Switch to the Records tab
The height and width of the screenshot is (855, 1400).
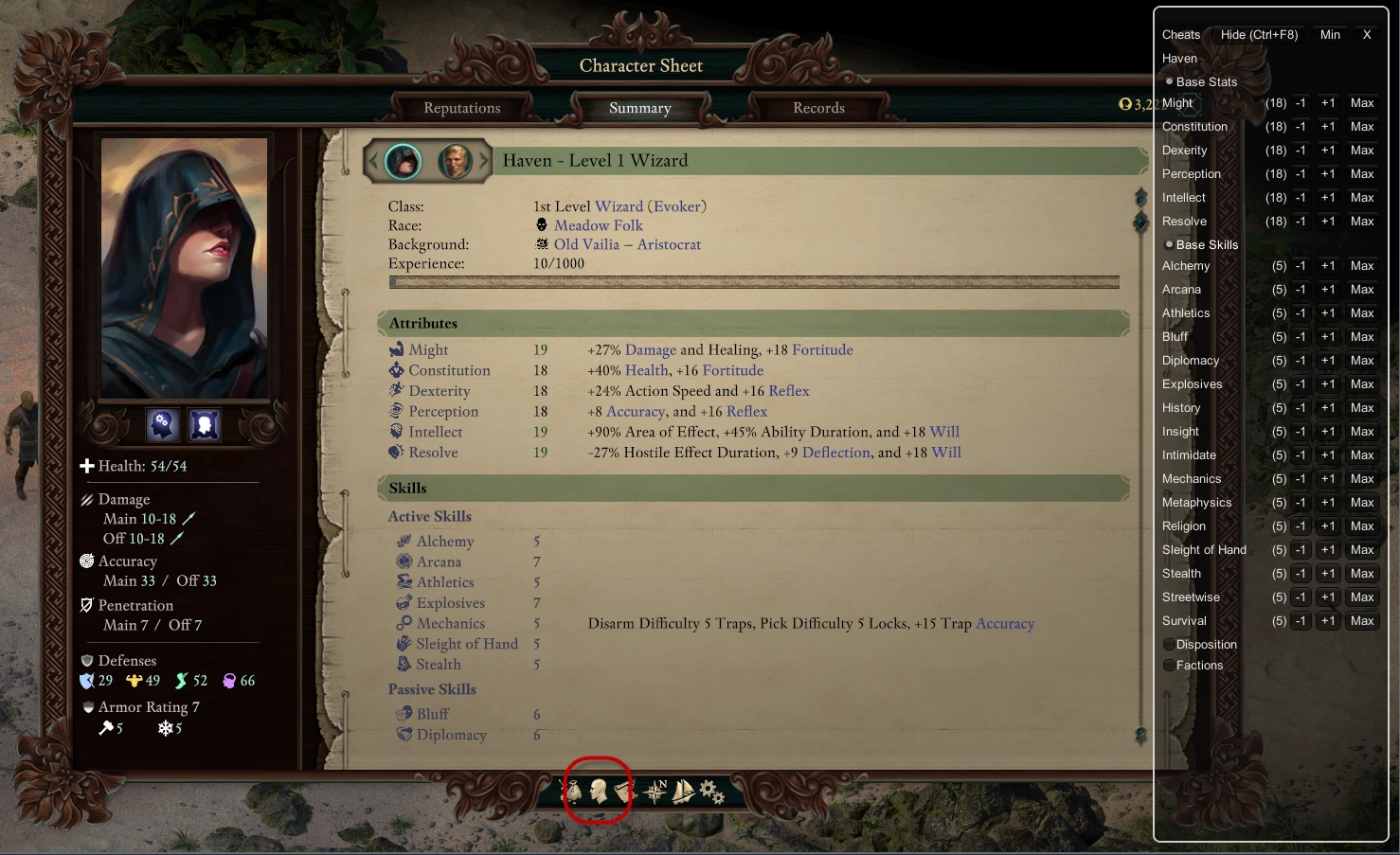(x=817, y=108)
